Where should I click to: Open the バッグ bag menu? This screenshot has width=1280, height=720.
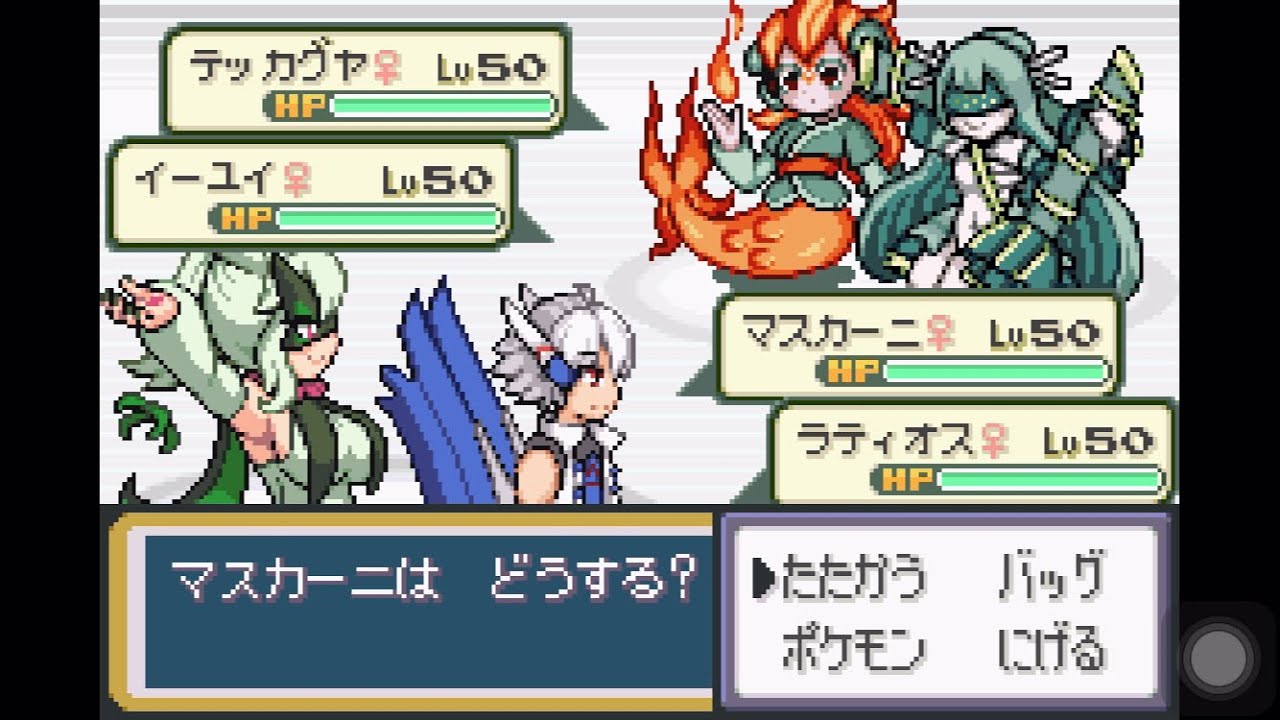tap(1050, 575)
